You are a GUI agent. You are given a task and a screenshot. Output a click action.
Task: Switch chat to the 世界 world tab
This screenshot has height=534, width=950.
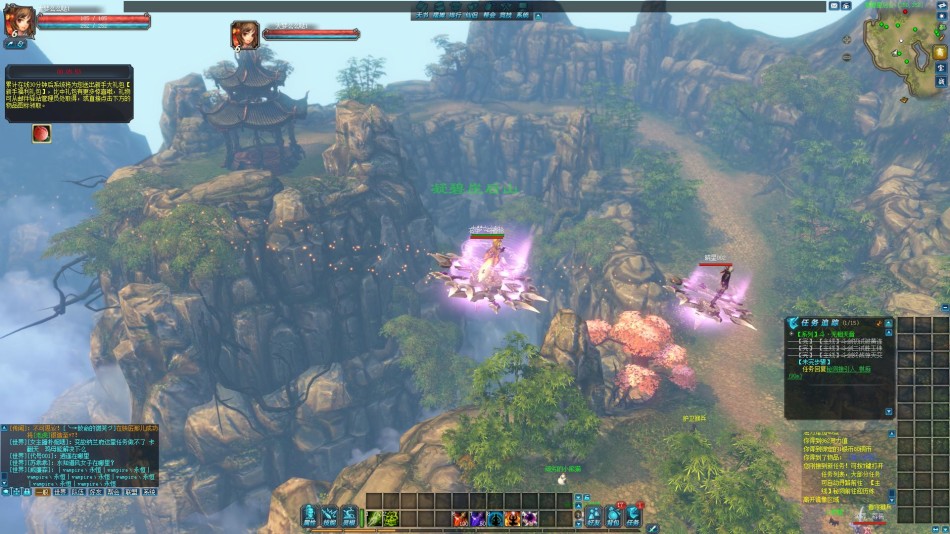click(x=60, y=492)
